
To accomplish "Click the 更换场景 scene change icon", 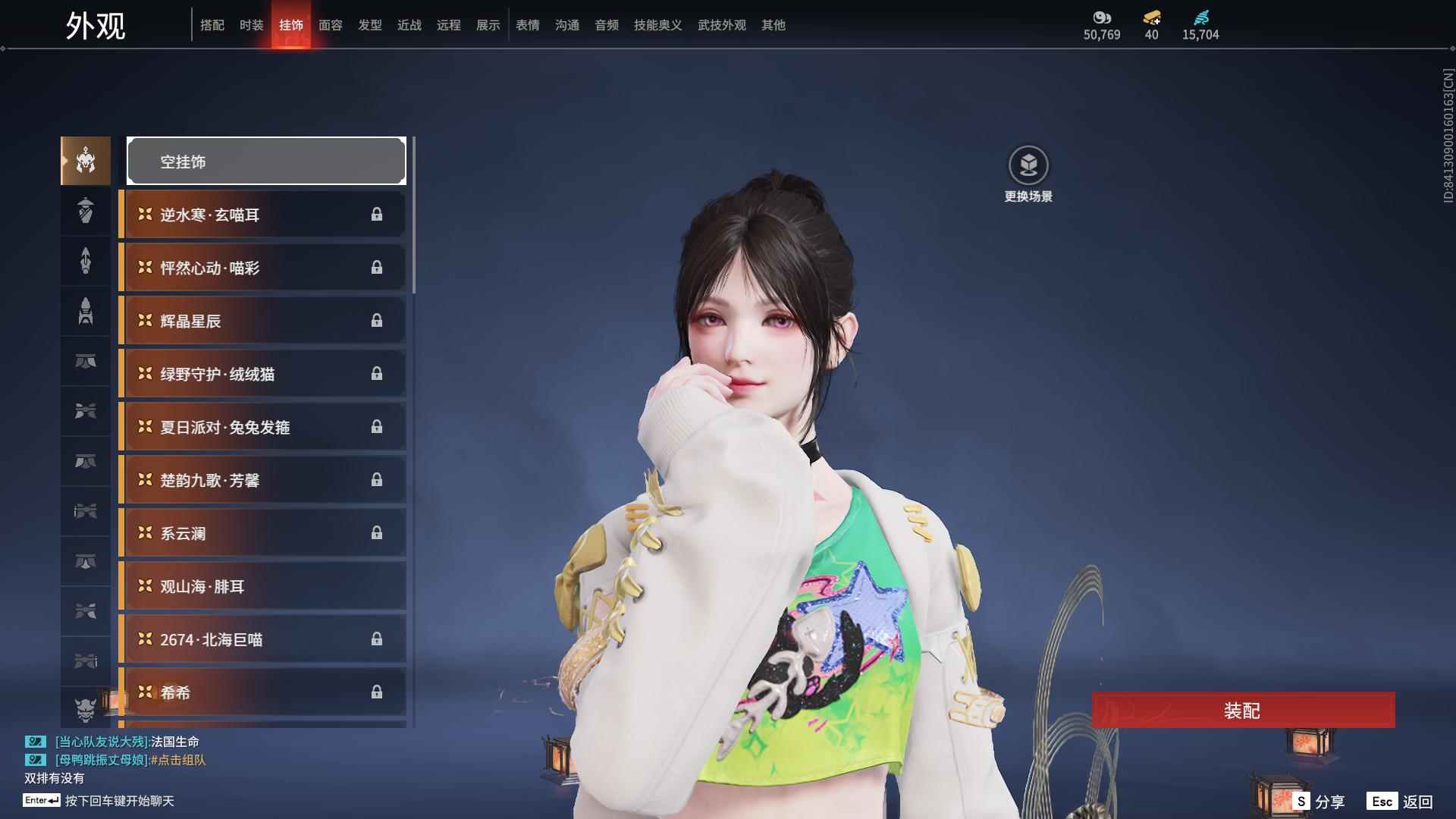I will [1028, 166].
